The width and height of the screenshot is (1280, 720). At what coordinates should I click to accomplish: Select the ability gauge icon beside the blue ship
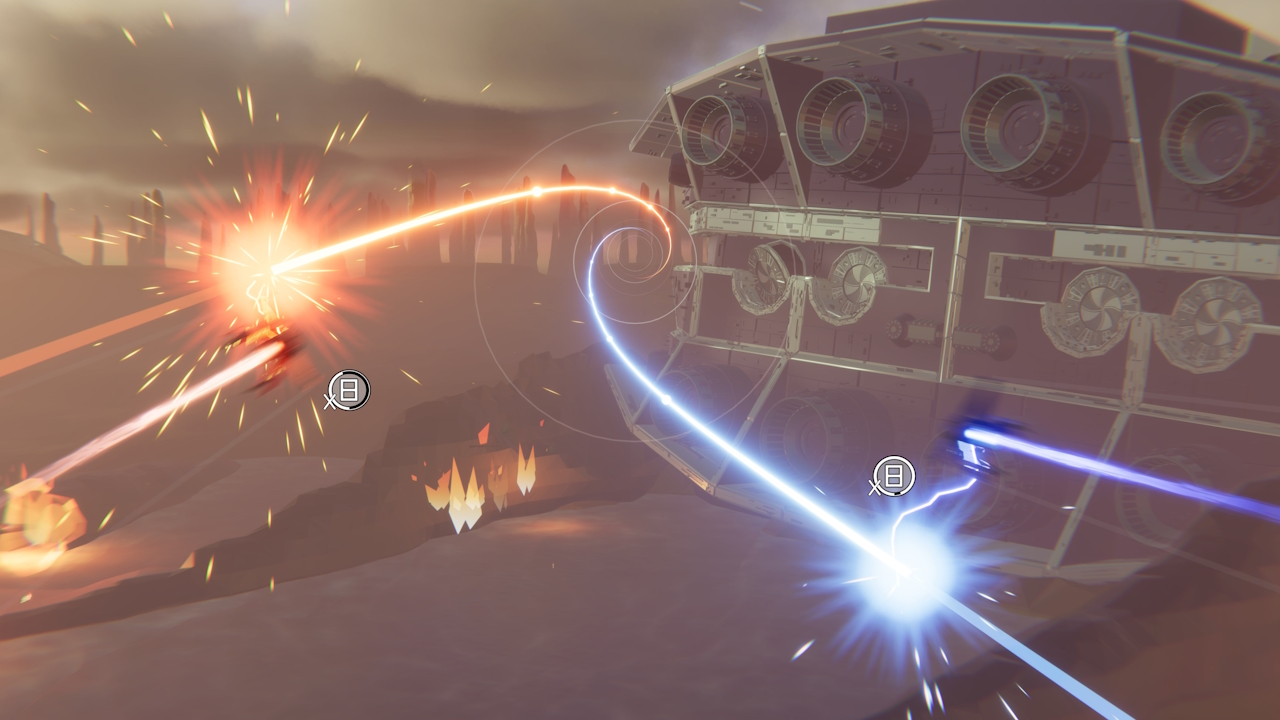pos(894,476)
